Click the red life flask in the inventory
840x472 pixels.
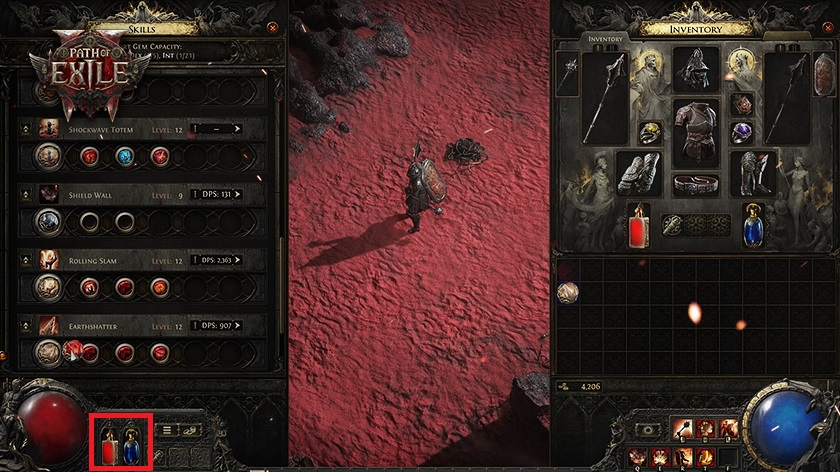click(639, 227)
